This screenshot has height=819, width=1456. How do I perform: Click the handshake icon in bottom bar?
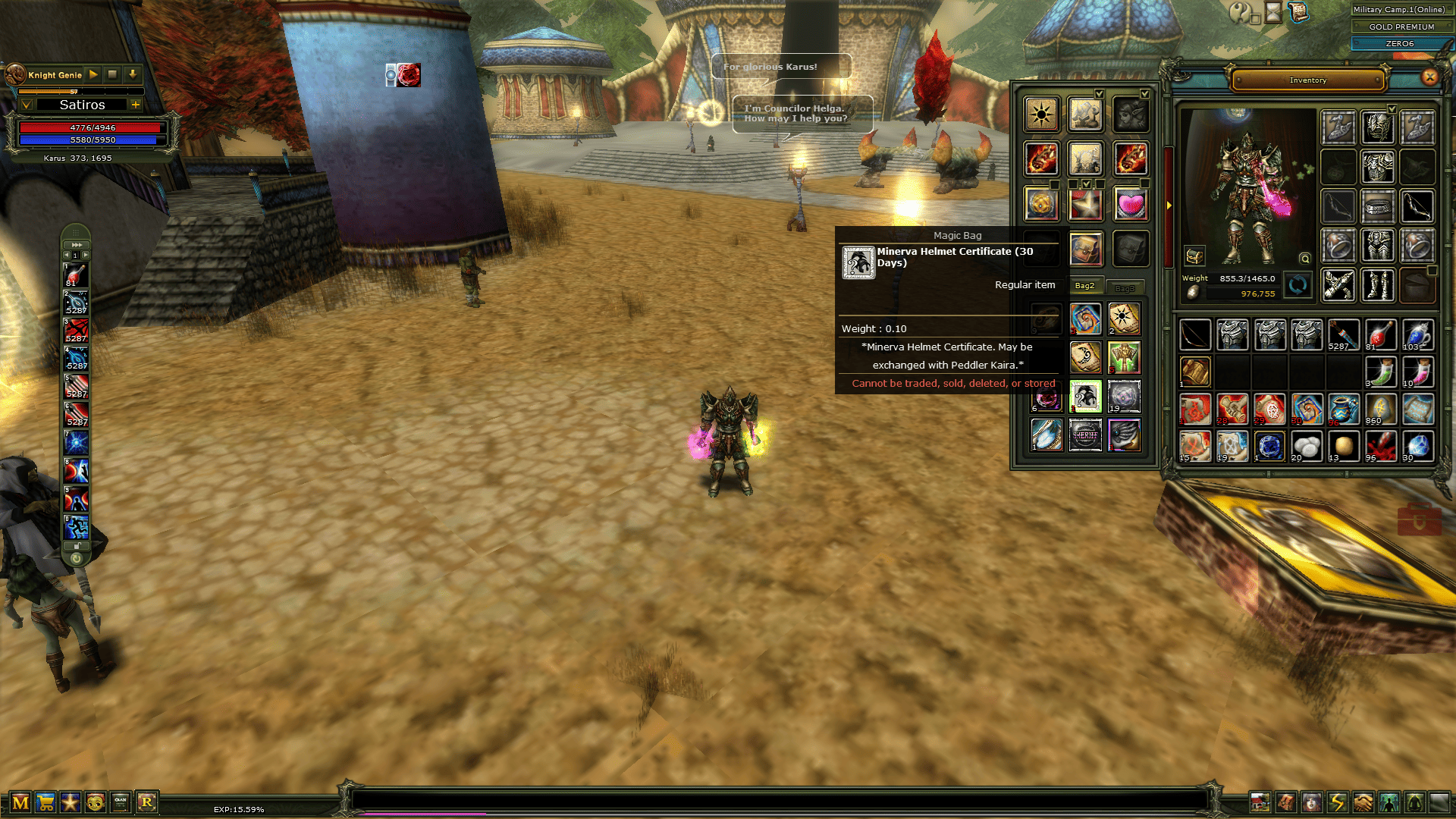click(x=1363, y=802)
